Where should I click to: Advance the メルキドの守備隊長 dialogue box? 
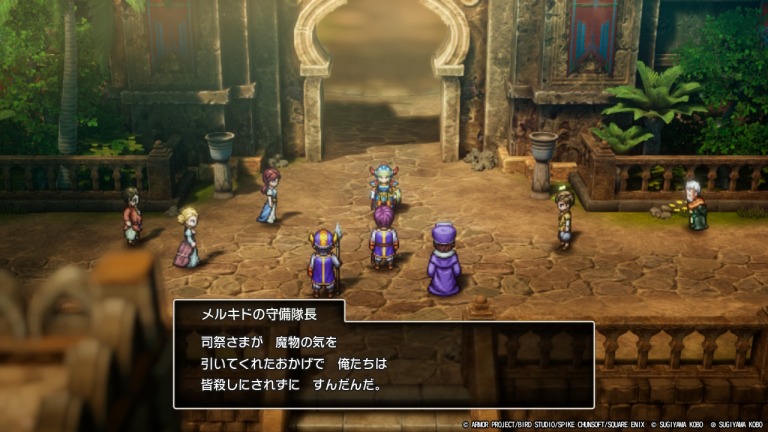click(x=384, y=363)
